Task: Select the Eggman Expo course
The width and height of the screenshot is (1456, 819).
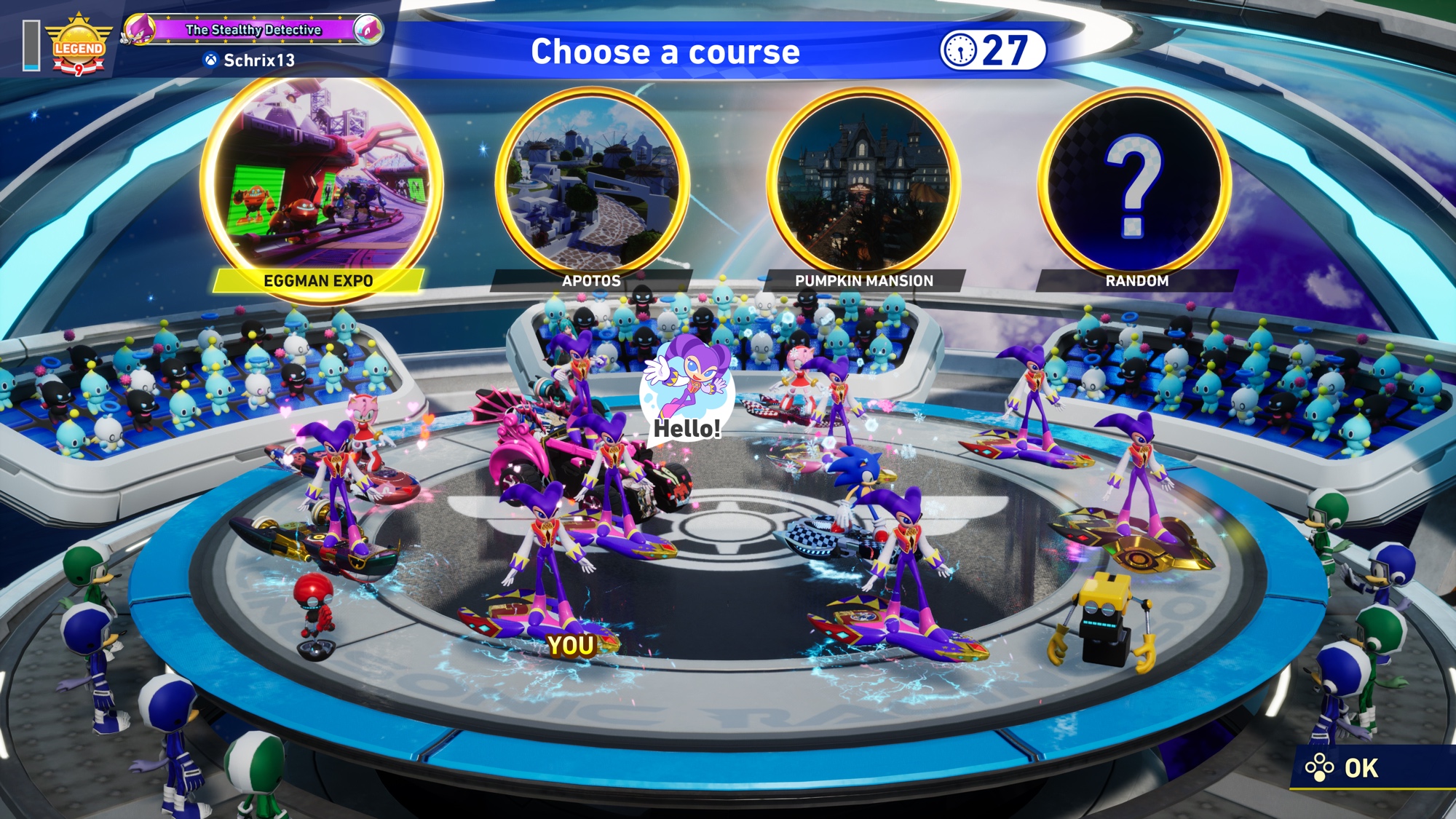Action: (x=320, y=186)
